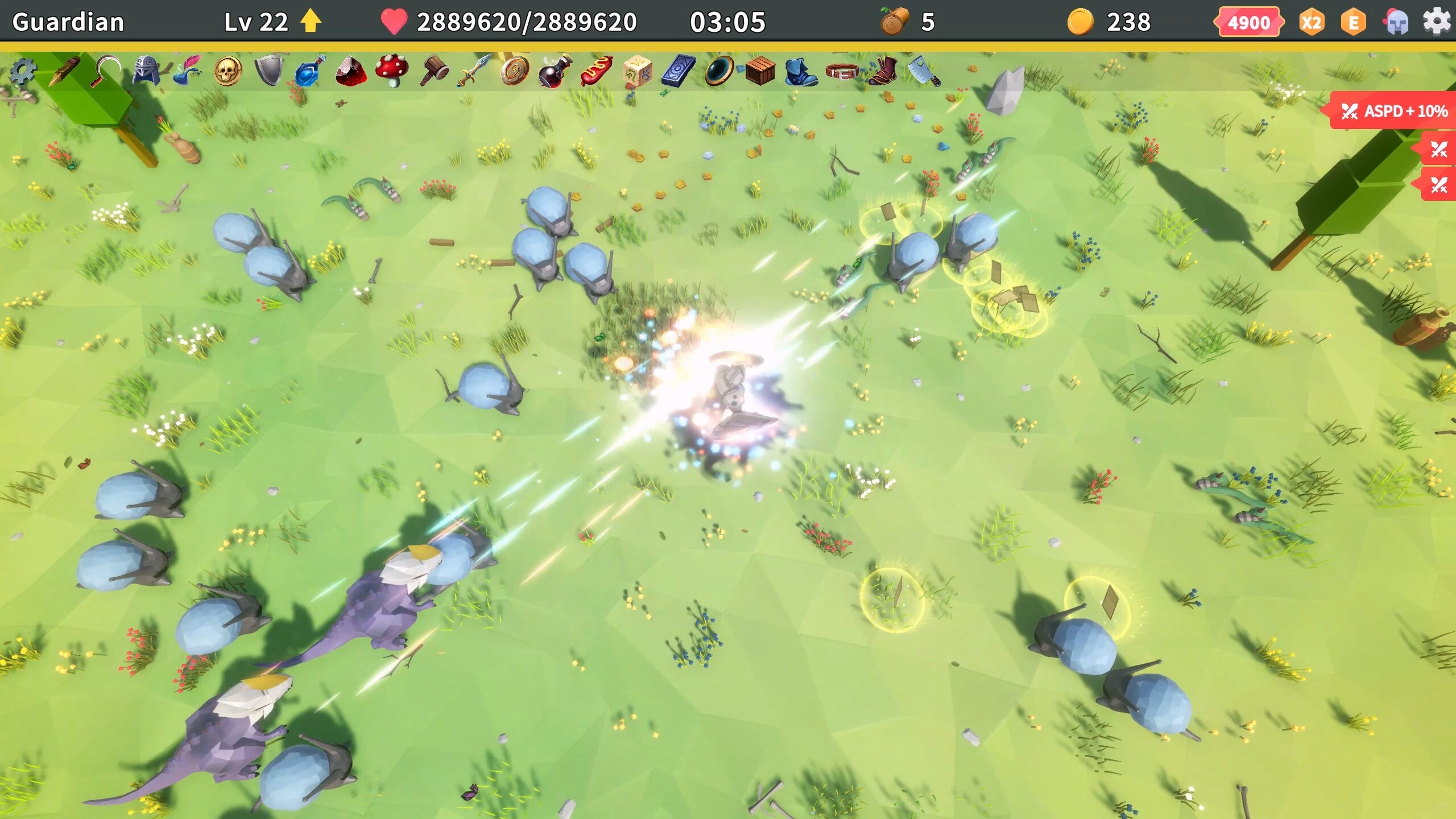Toggle the E rank badge

(1352, 23)
